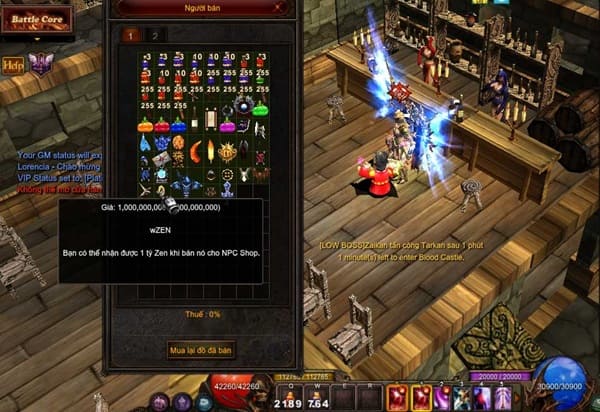Click the Help button
Viewport: 600px width, 412px height.
coord(13,66)
